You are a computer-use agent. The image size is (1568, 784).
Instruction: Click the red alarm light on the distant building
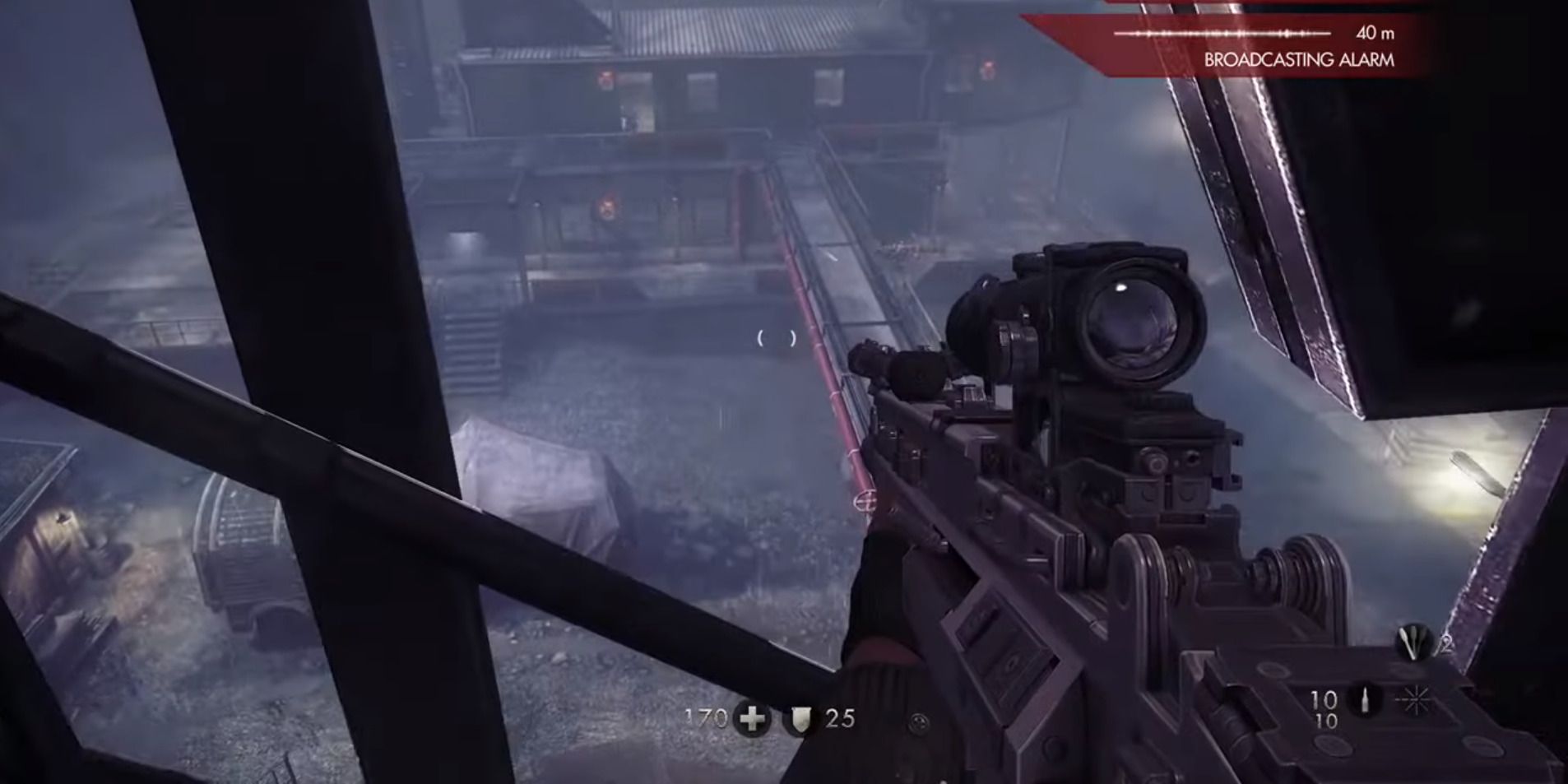pyautogui.click(x=605, y=78)
